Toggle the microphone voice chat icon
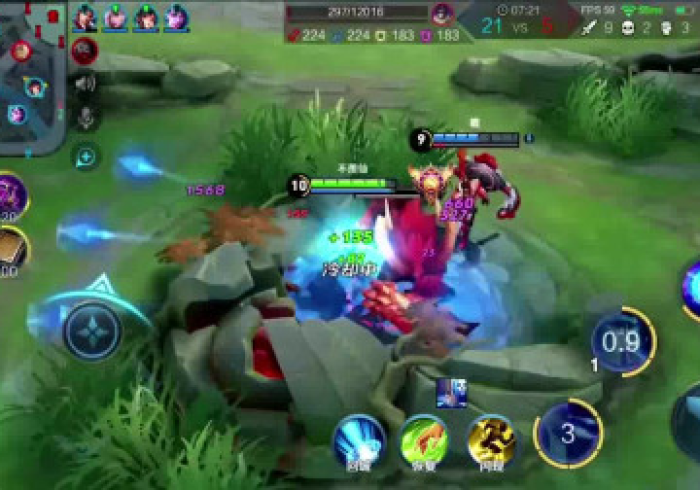The width and height of the screenshot is (700, 490). tap(85, 119)
